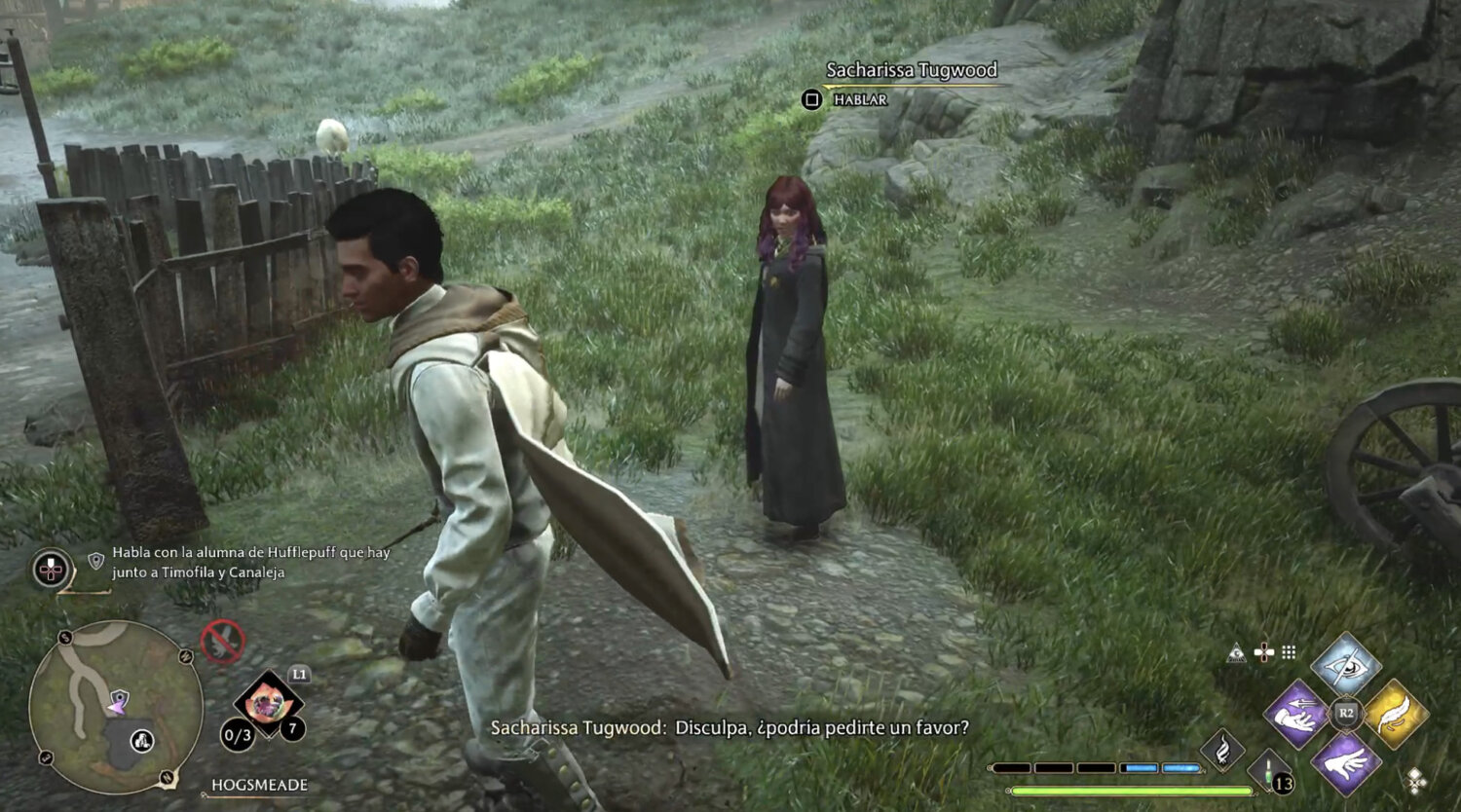Select the Disillusionment crossed-eye spell
Image resolution: width=1461 pixels, height=812 pixels.
1345,665
